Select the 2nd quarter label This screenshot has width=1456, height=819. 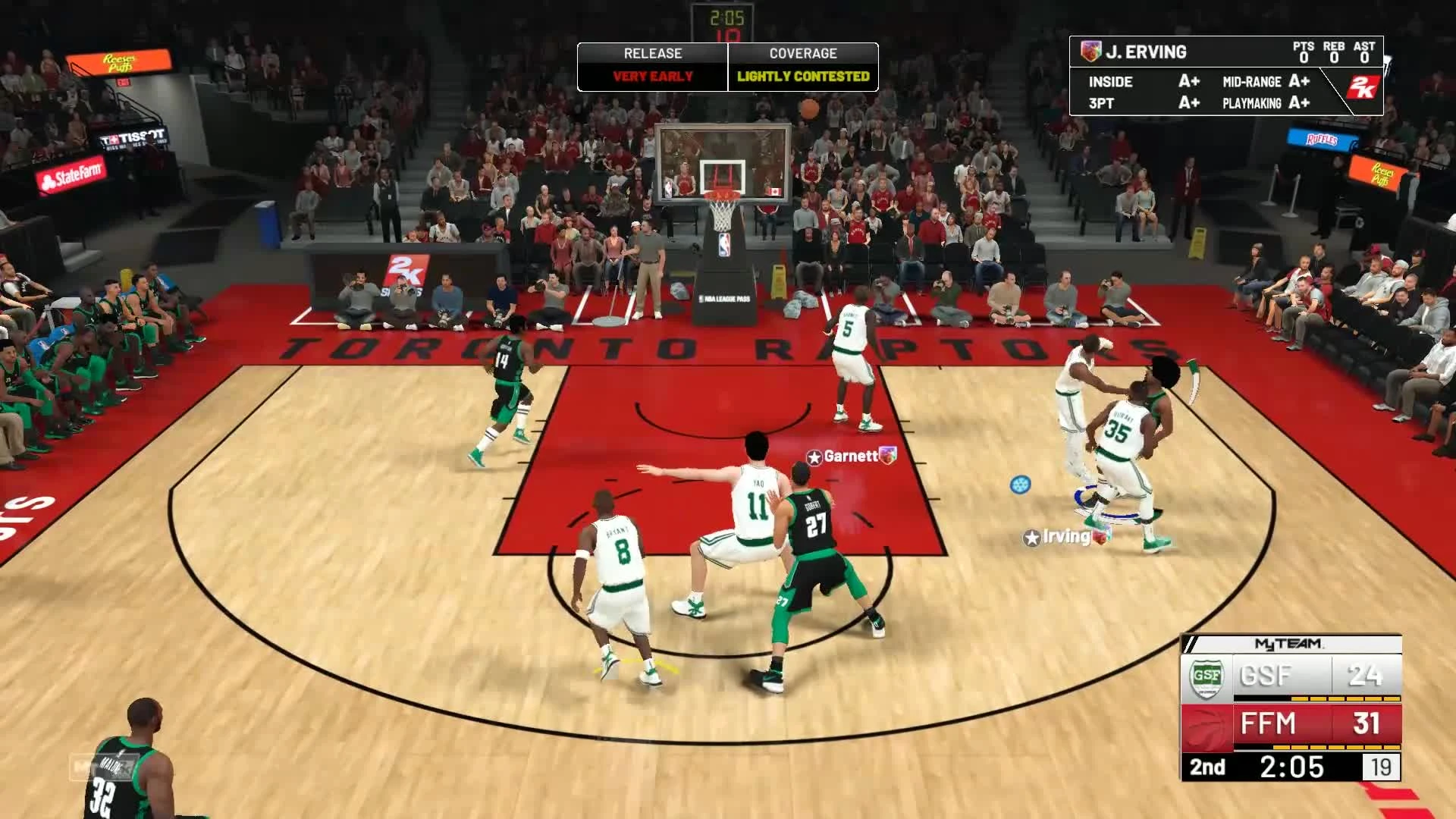click(1207, 767)
